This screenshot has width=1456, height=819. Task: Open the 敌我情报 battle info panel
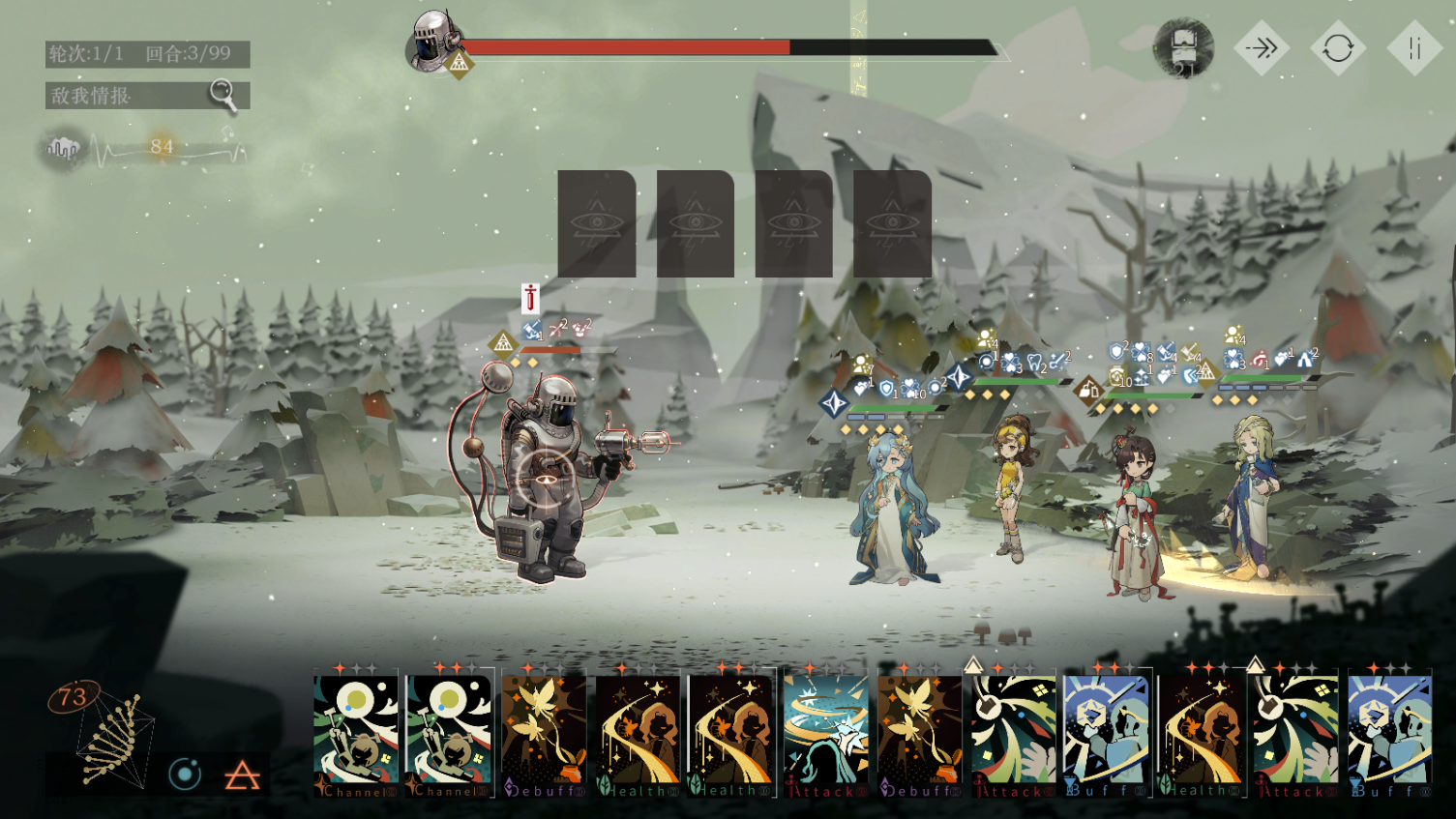click(x=147, y=95)
